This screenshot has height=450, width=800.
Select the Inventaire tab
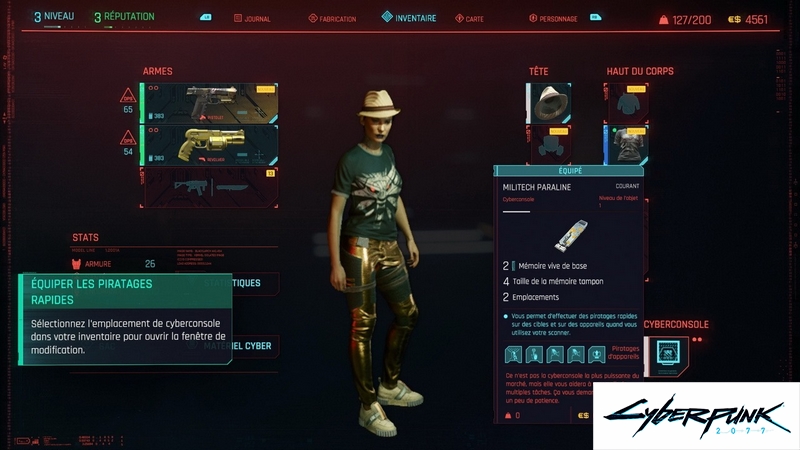coord(409,17)
